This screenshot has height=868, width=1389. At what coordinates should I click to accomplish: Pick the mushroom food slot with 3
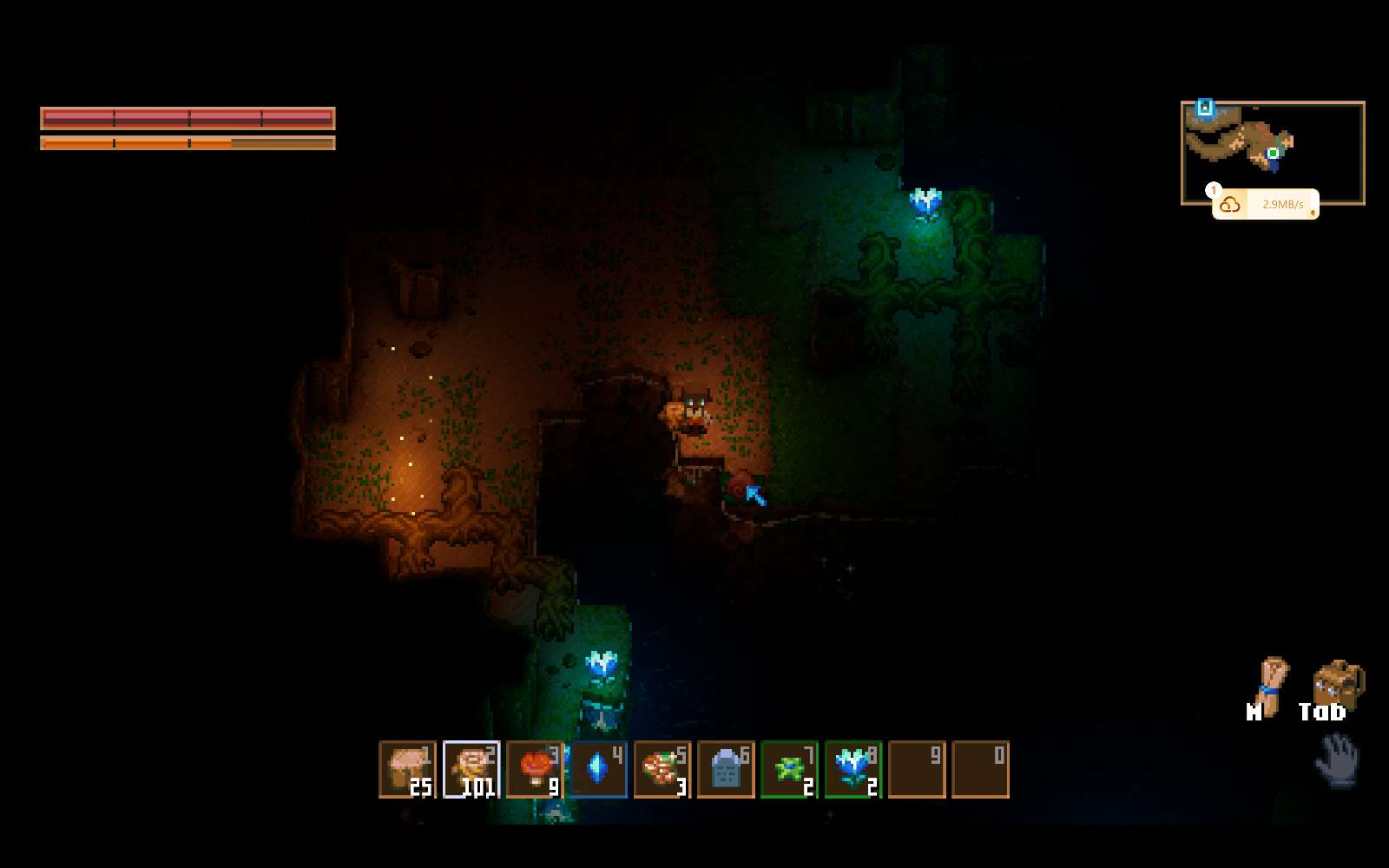tap(662, 769)
